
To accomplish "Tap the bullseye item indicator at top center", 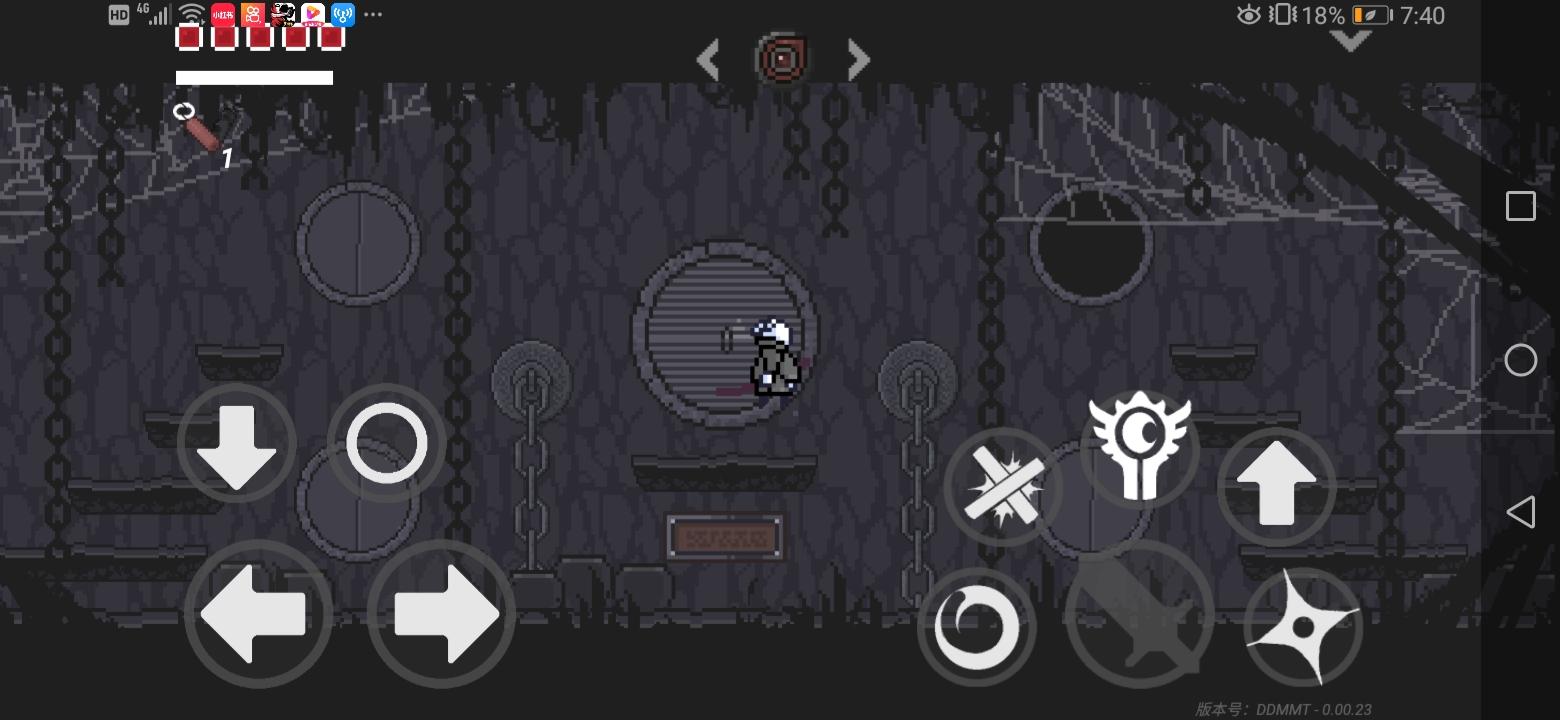I will (782, 58).
